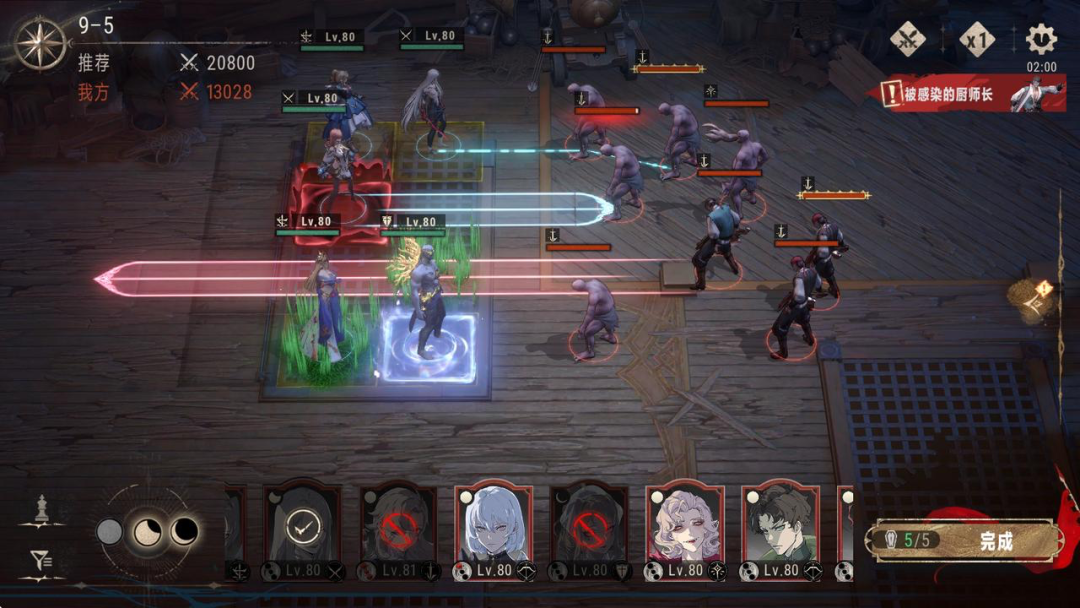Select the half-moon faction circle filter
Image resolution: width=1080 pixels, height=608 pixels.
pyautogui.click(x=147, y=531)
